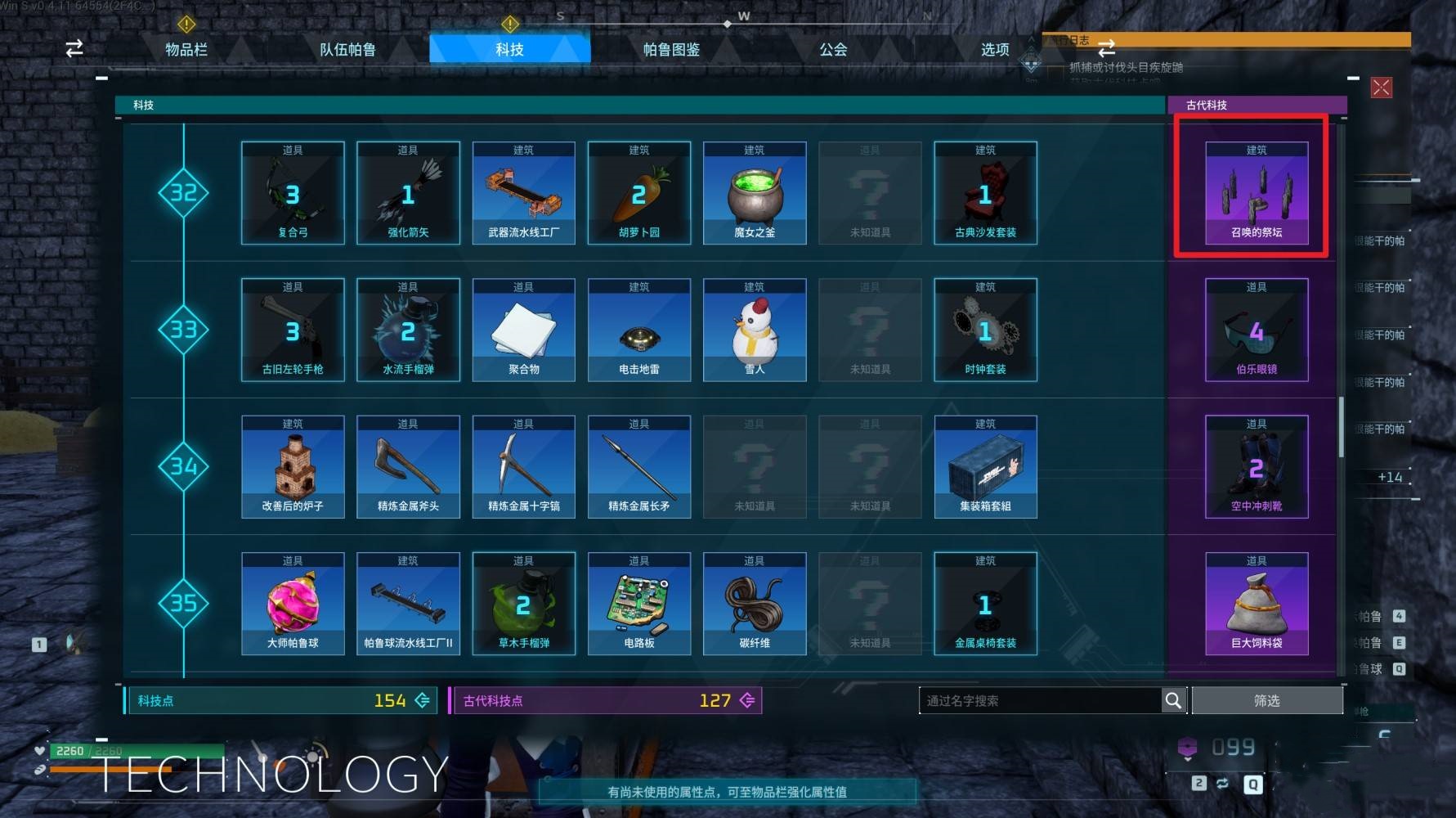Select the 帕鲁图鉴 tab
The width and height of the screenshot is (1456, 818).
point(671,49)
